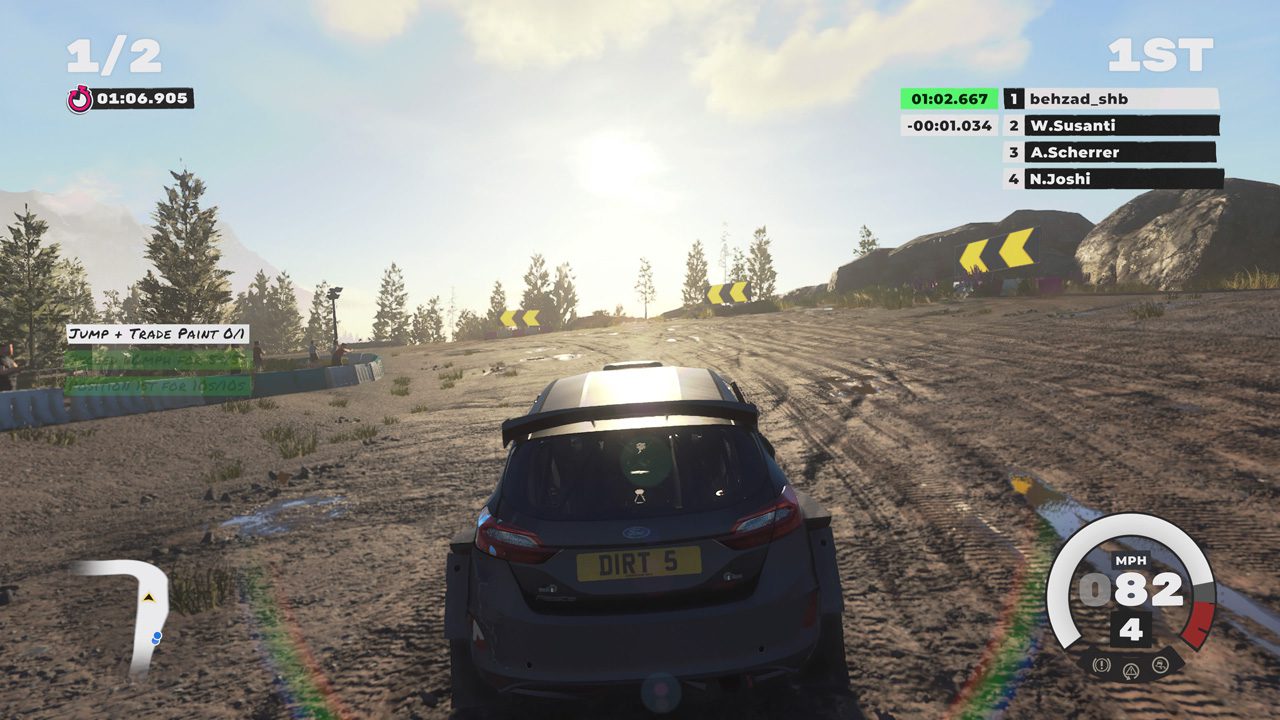Select the Jump + Trade Paint objective

pyautogui.click(x=158, y=334)
